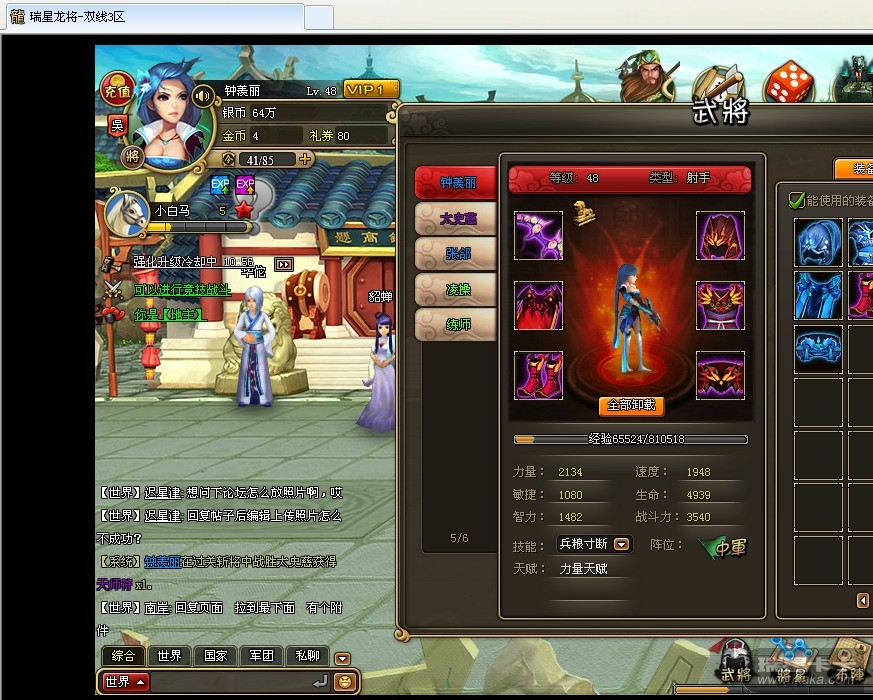This screenshot has width=873, height=700.
Task: Switch chat to the 国家 tab
Action: 215,656
